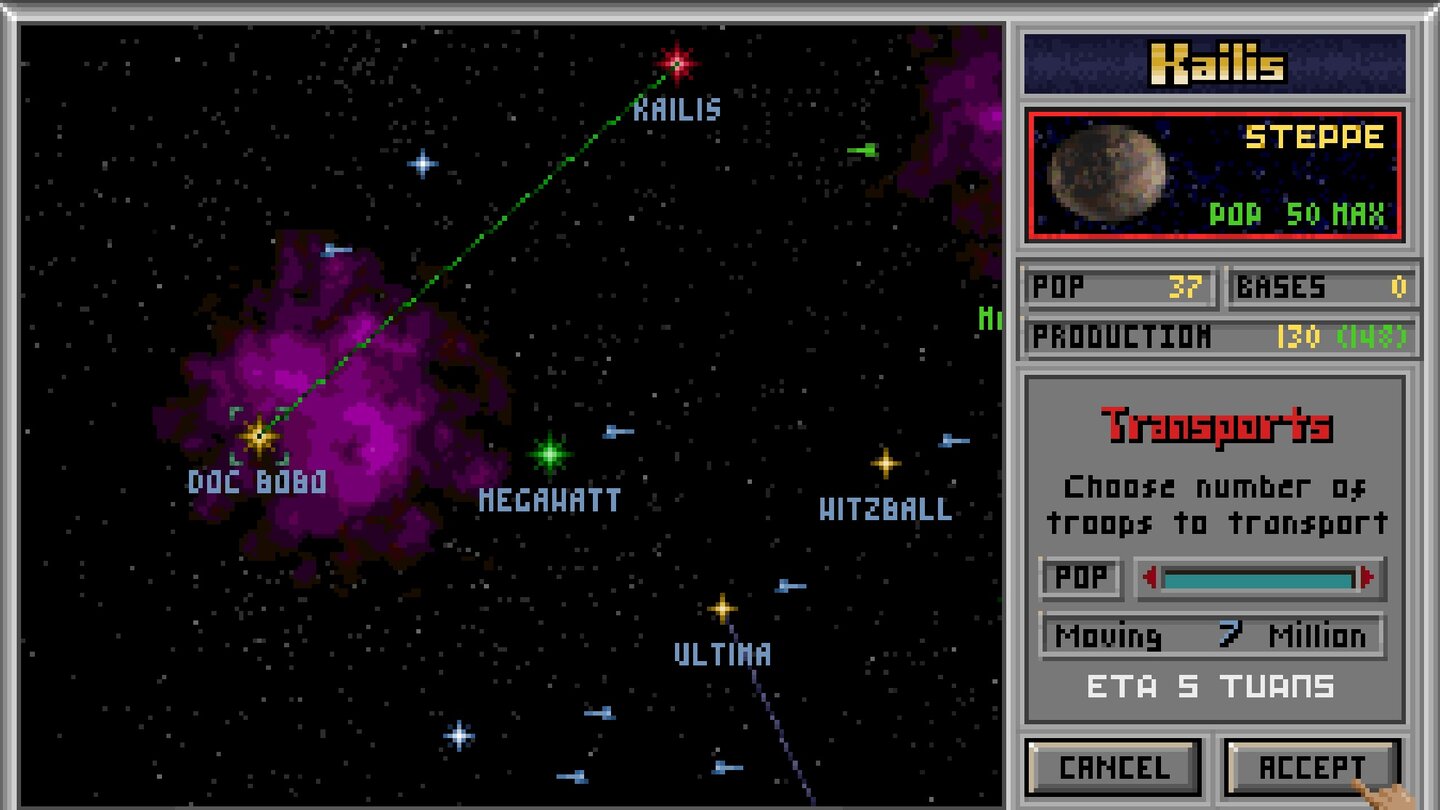1440x810 pixels.
Task: Click the Steppe planet image
Action: (x=1110, y=173)
